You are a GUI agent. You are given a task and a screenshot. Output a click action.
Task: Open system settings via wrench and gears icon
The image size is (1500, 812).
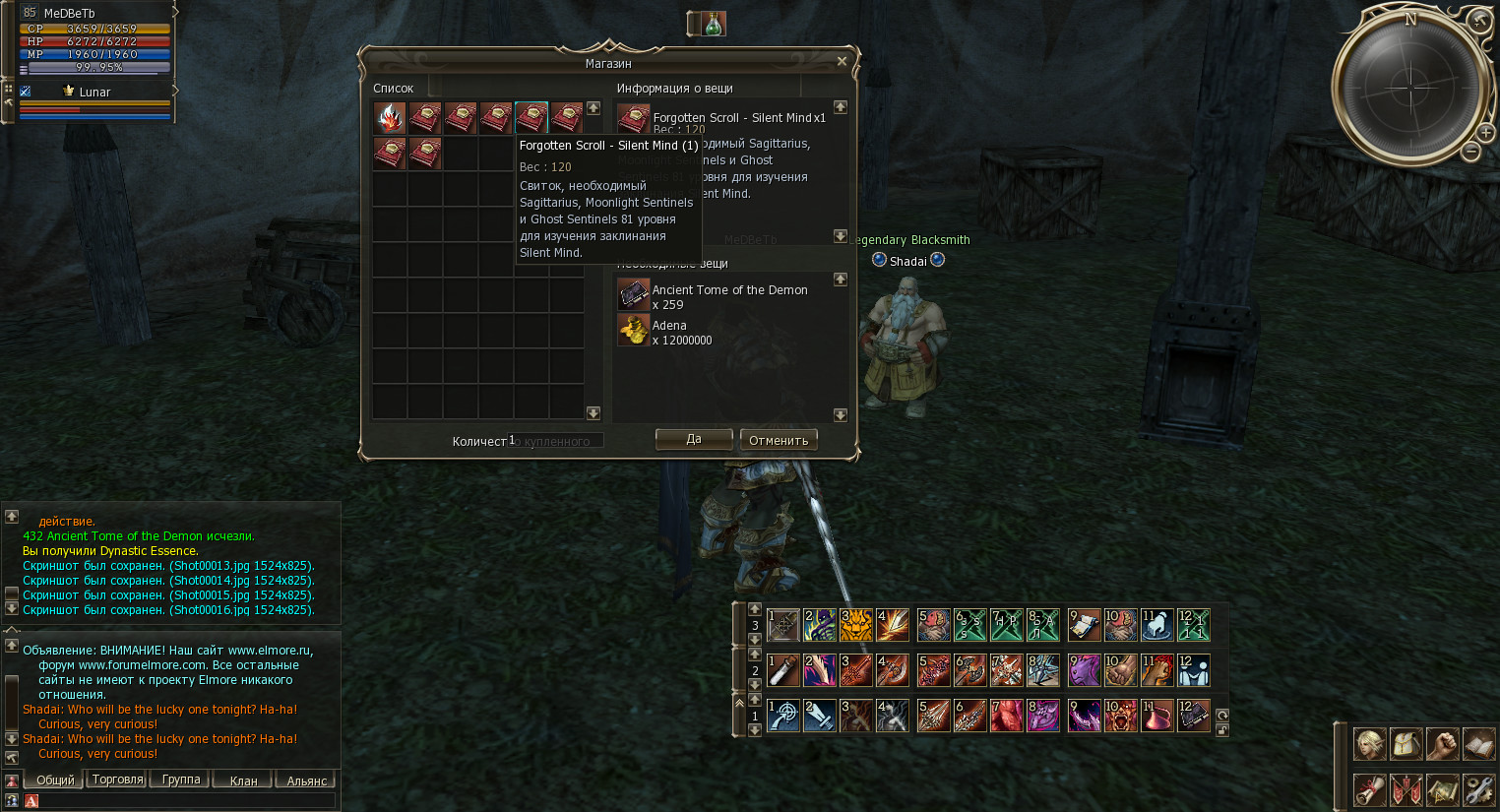pos(1478,789)
